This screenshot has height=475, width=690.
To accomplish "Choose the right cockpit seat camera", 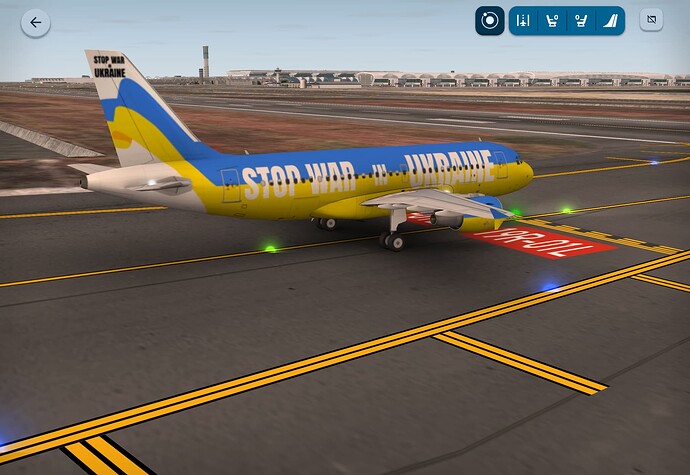I will point(579,20).
